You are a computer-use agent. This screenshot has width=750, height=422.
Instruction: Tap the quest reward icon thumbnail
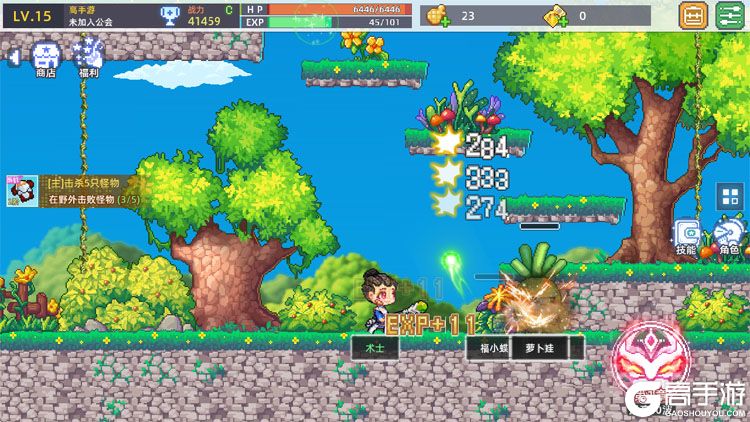point(20,191)
